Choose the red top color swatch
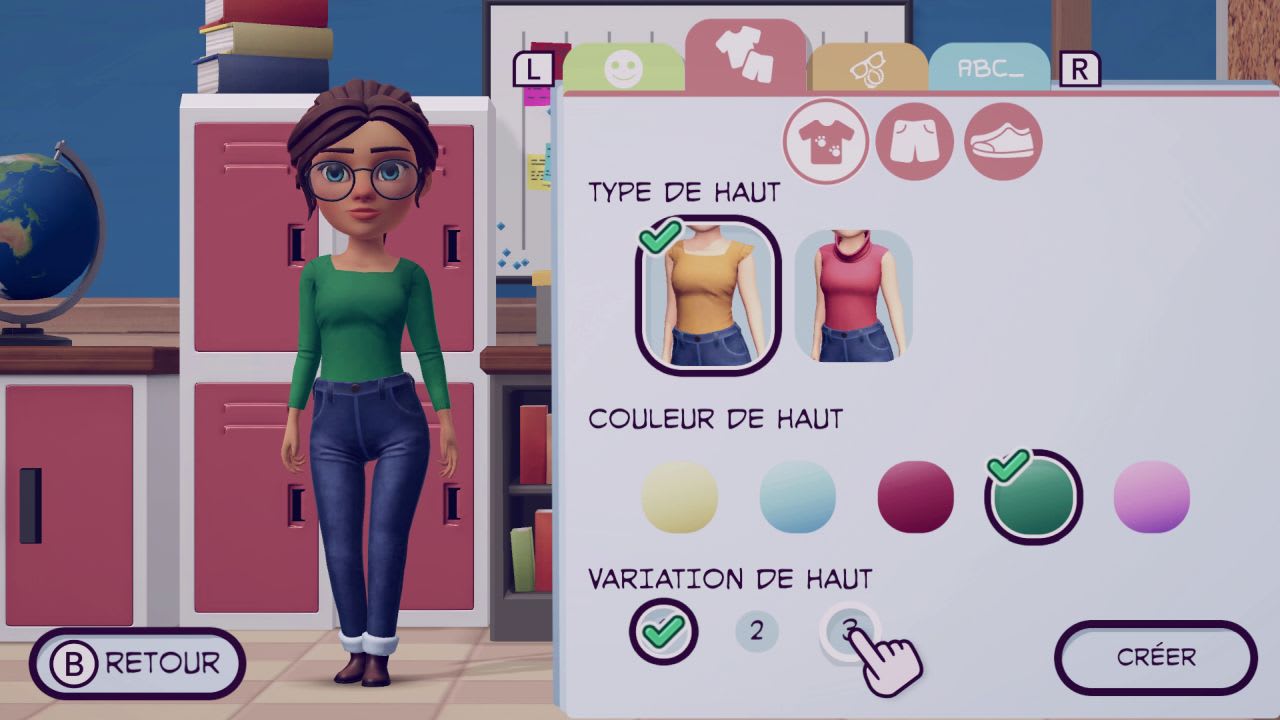The image size is (1280, 720). 915,495
